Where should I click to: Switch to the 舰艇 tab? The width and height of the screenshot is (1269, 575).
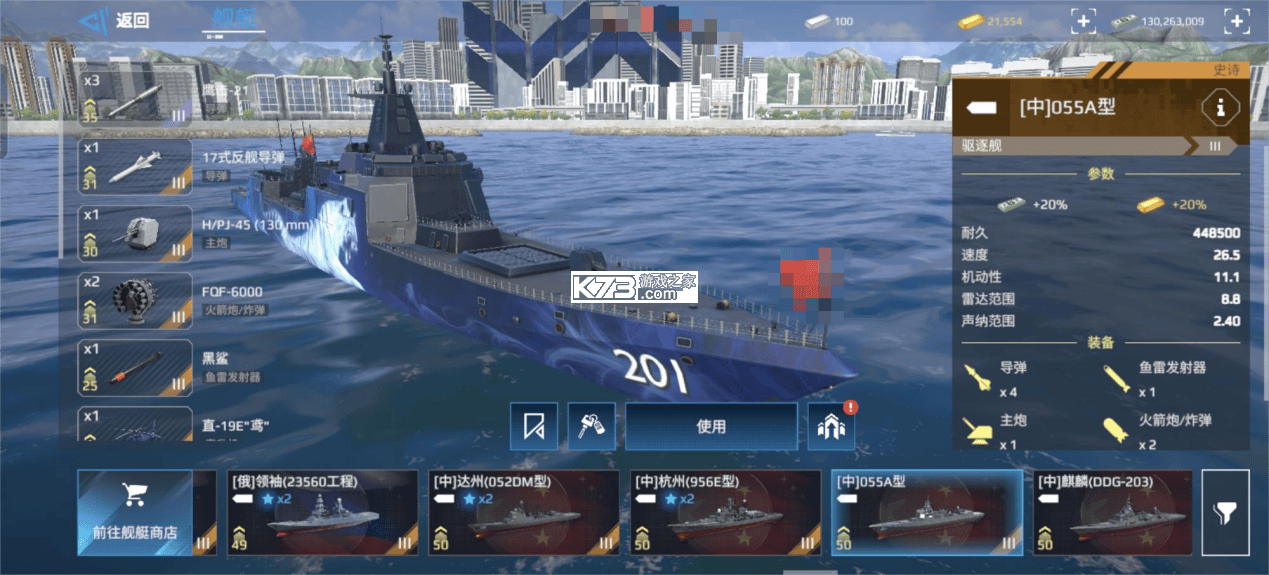236,19
